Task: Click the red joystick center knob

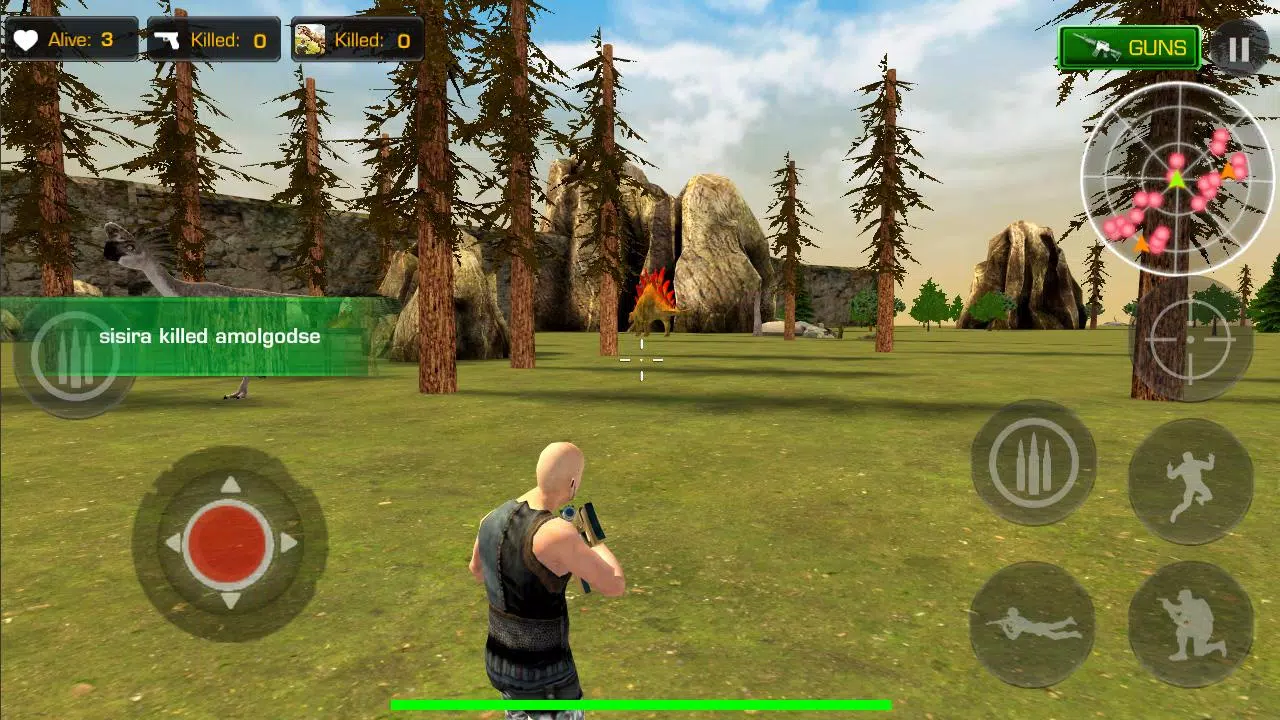Action: coord(229,543)
